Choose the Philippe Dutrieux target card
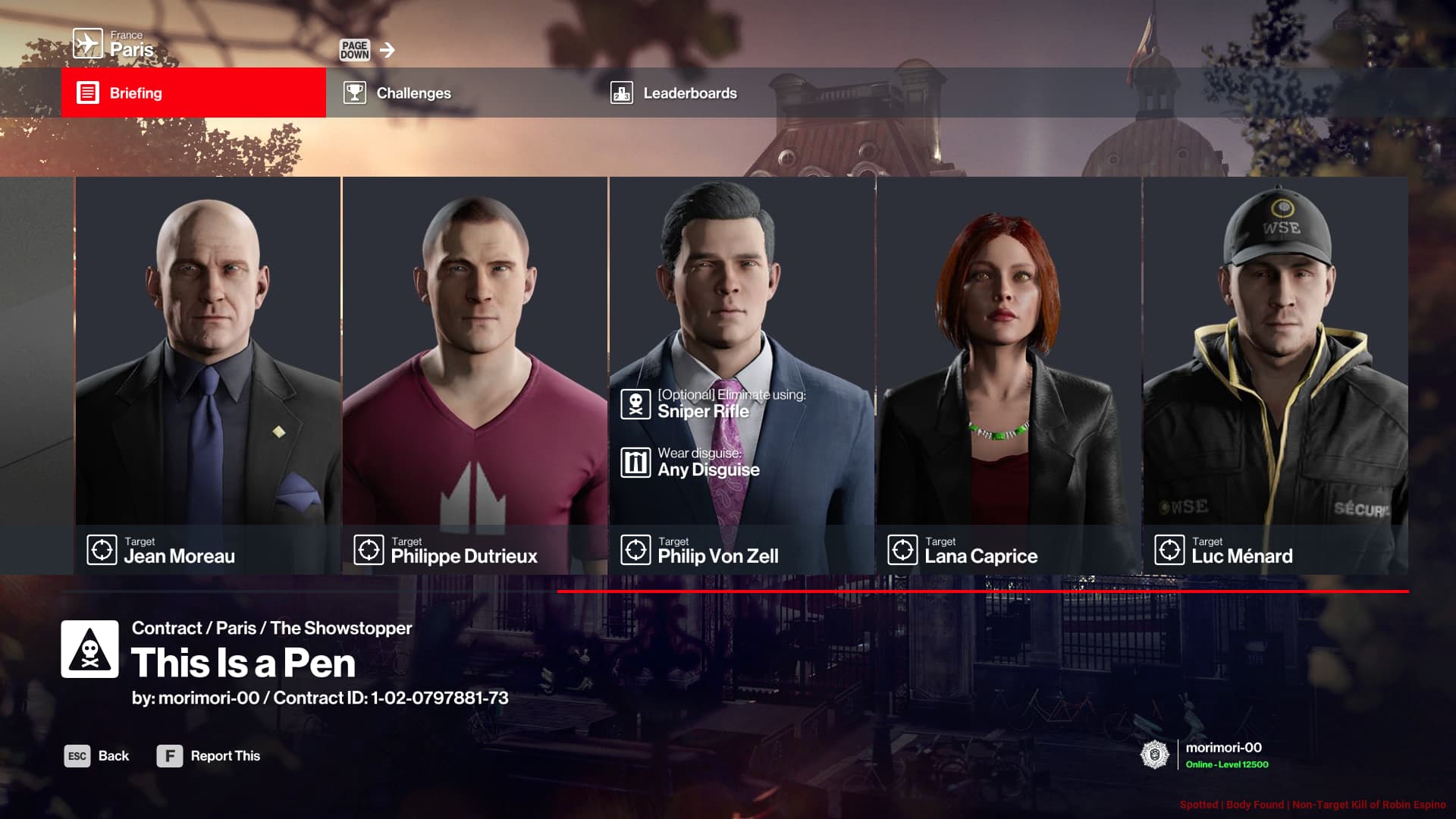 (475, 375)
